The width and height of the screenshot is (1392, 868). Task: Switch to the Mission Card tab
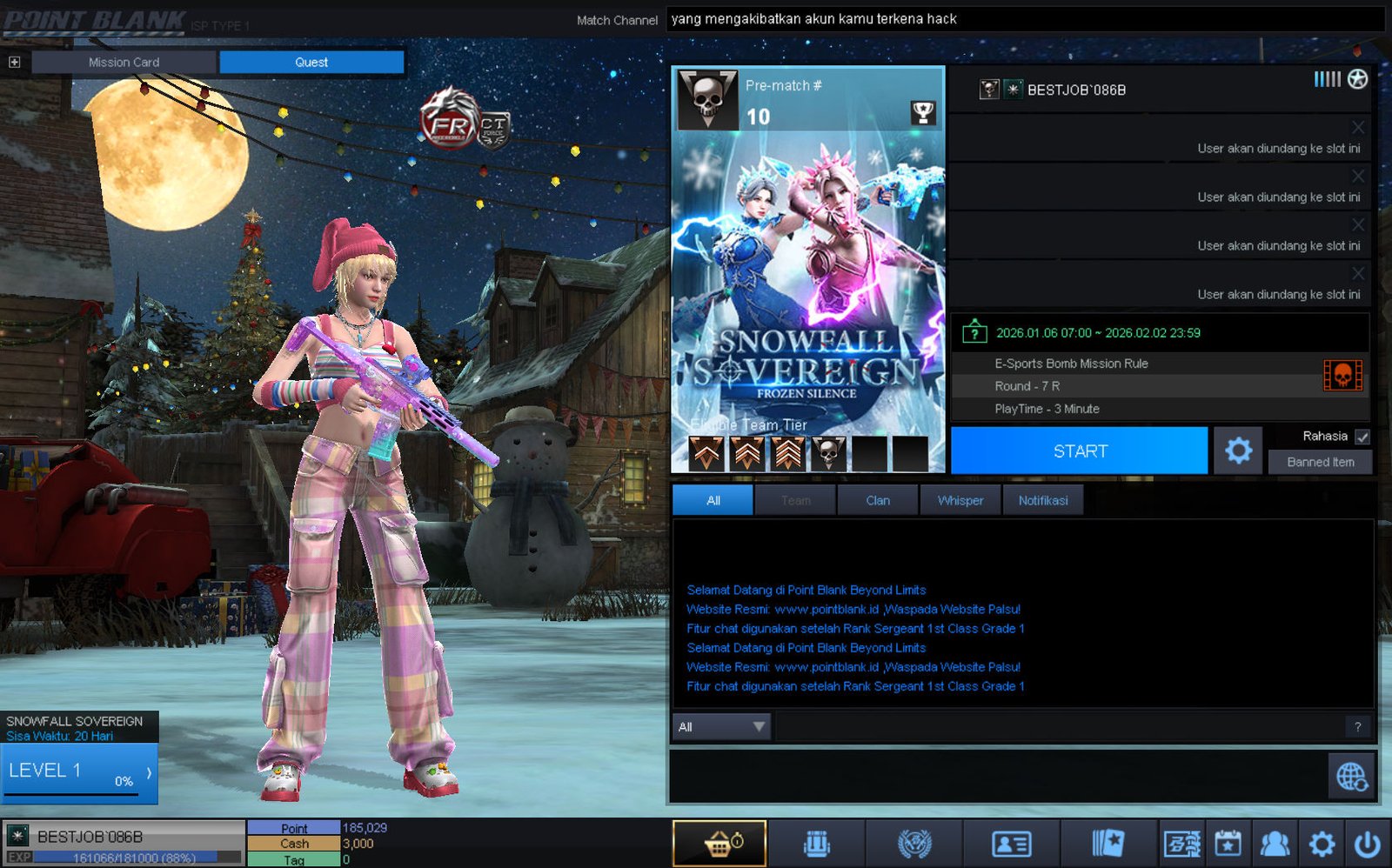[x=124, y=62]
